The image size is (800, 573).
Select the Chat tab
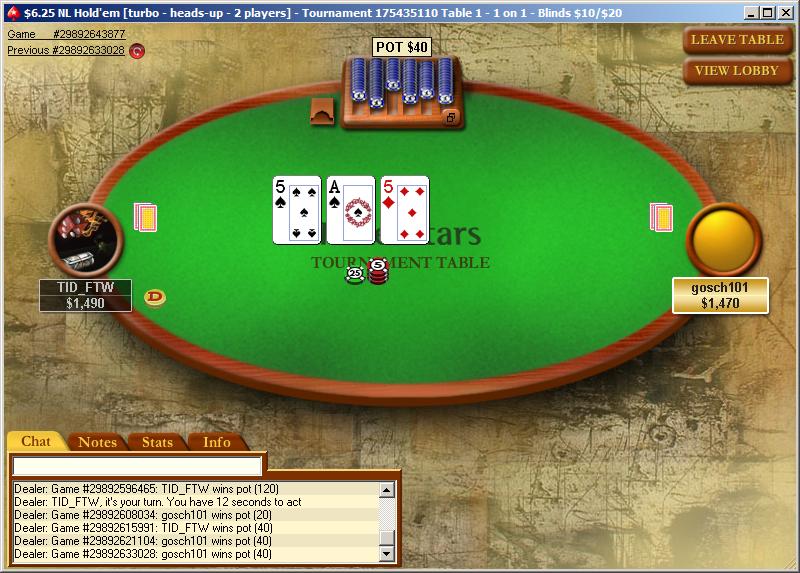tap(36, 442)
